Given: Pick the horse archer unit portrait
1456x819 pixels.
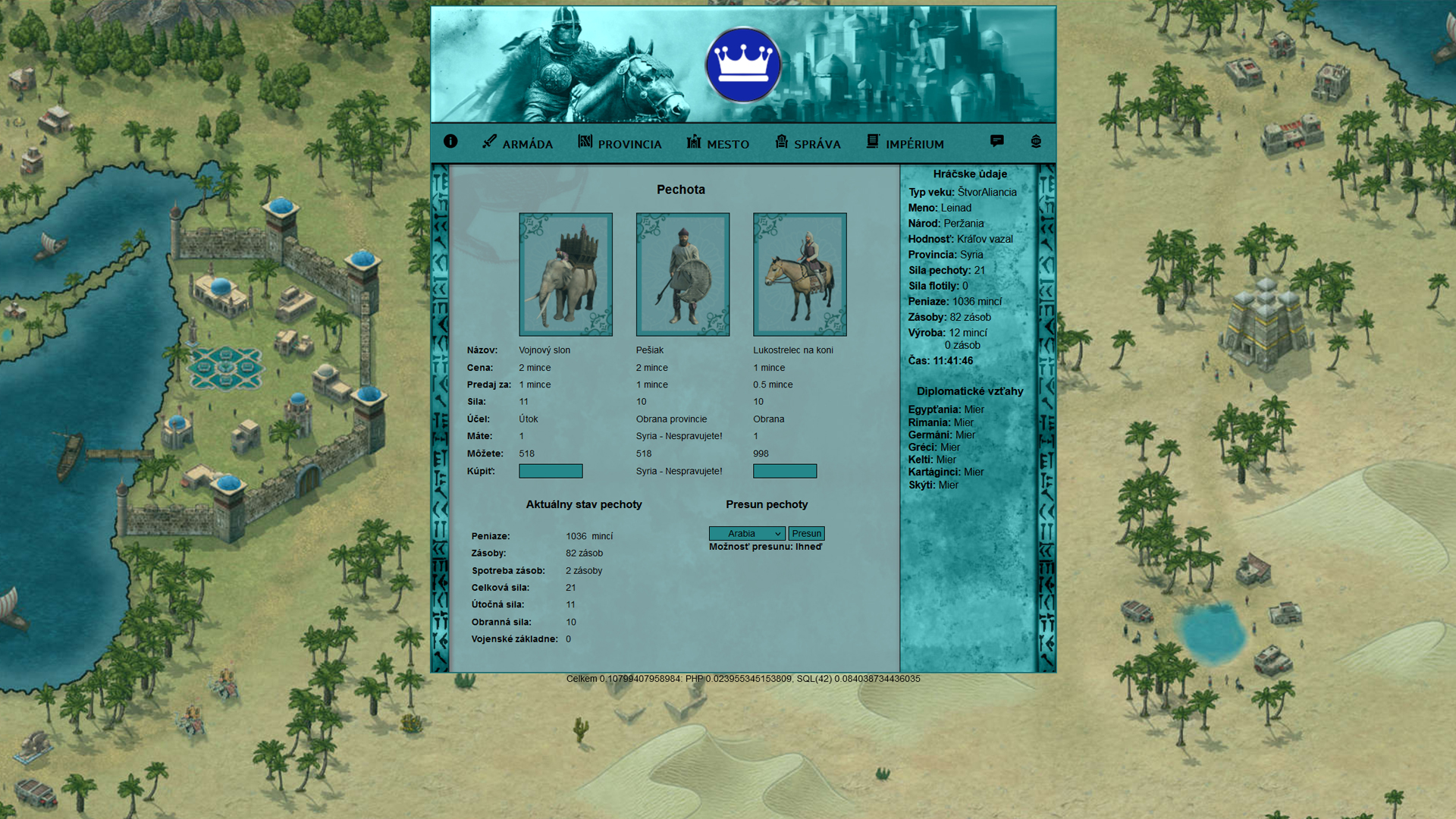Looking at the screenshot, I should click(800, 275).
